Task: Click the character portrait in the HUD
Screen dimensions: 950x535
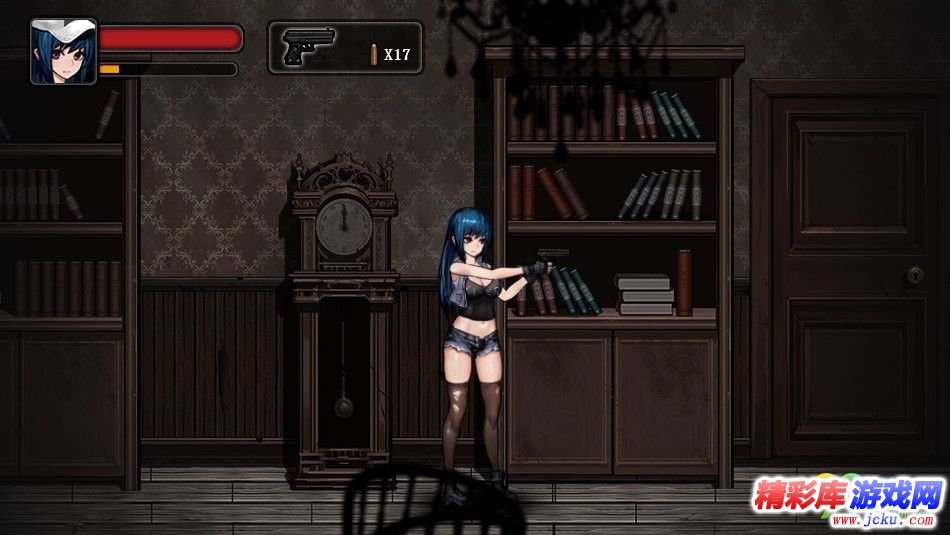Action: (63, 51)
